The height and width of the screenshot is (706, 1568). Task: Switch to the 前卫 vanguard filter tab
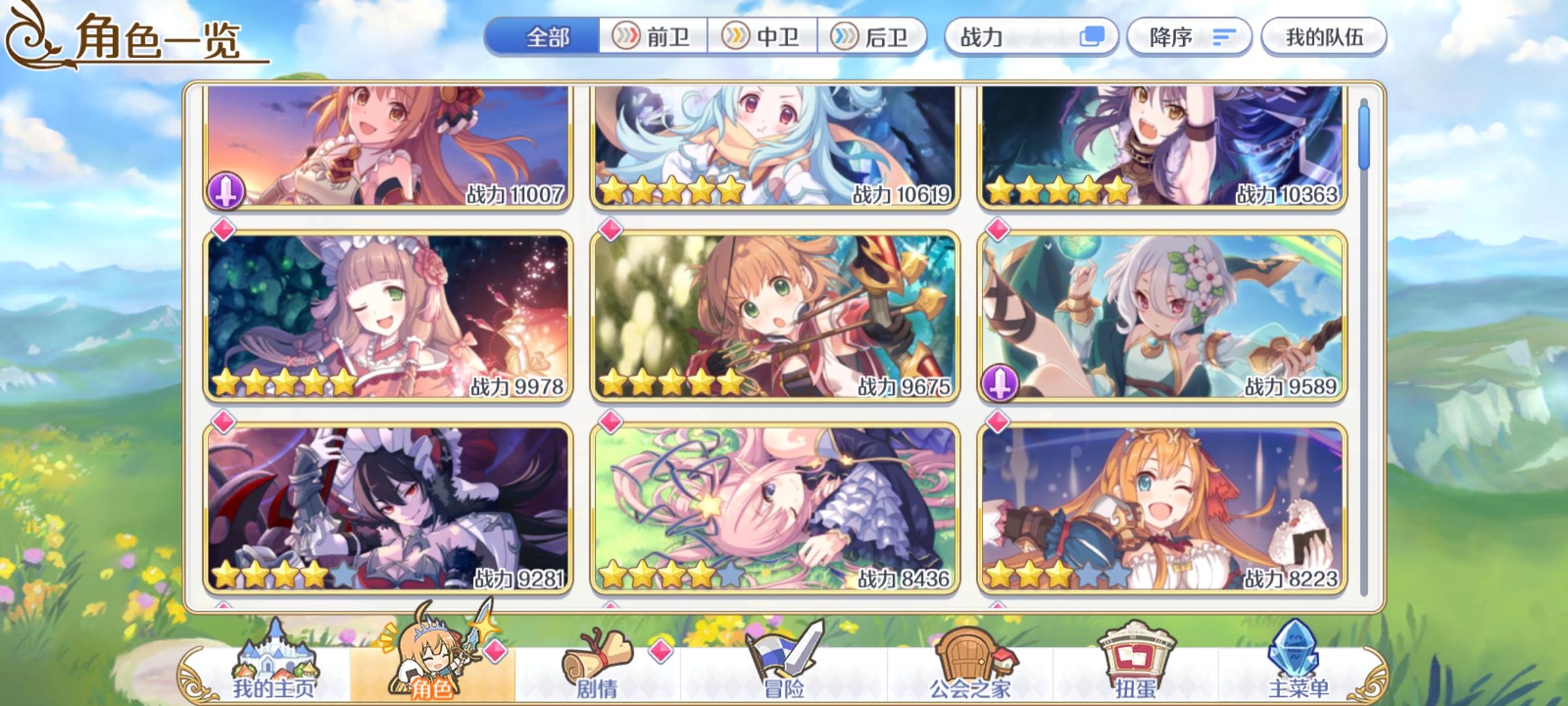[x=653, y=37]
